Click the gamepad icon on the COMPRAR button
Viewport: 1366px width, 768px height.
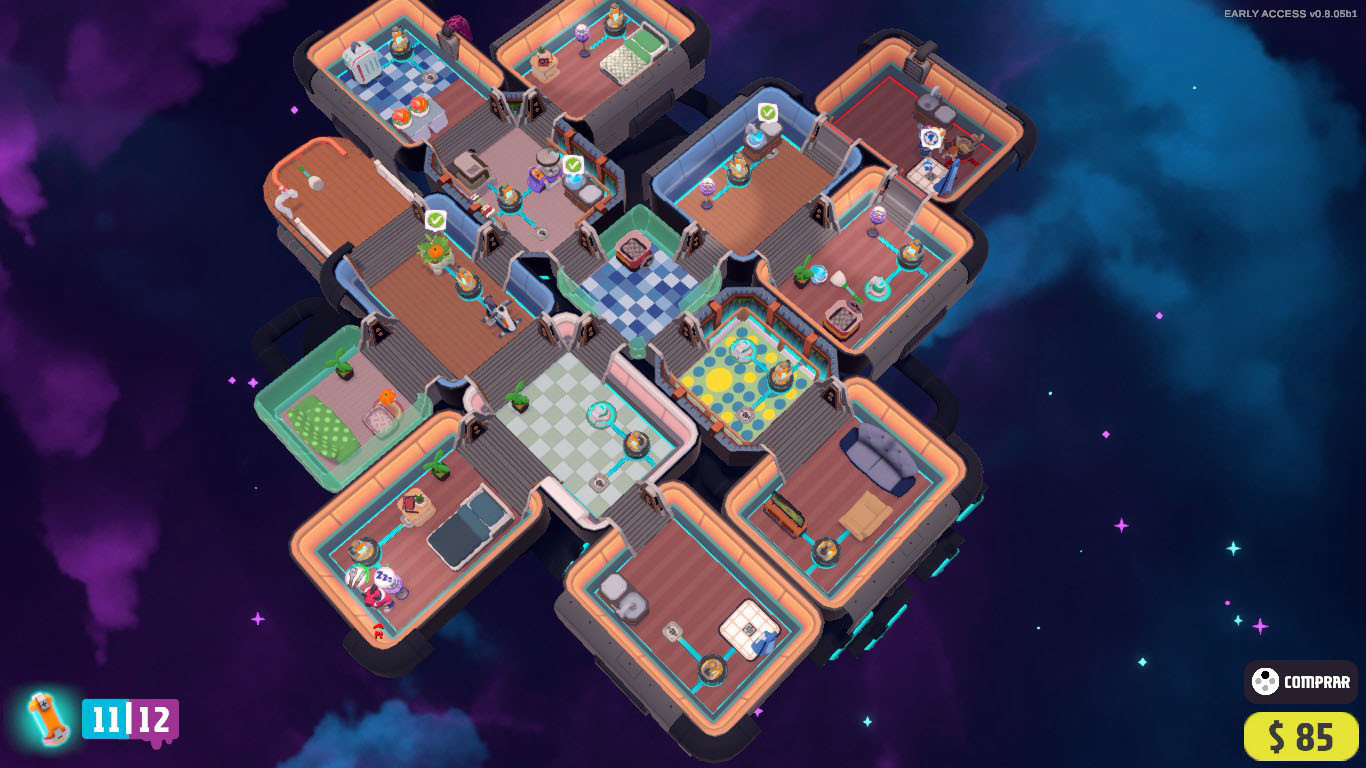1268,683
